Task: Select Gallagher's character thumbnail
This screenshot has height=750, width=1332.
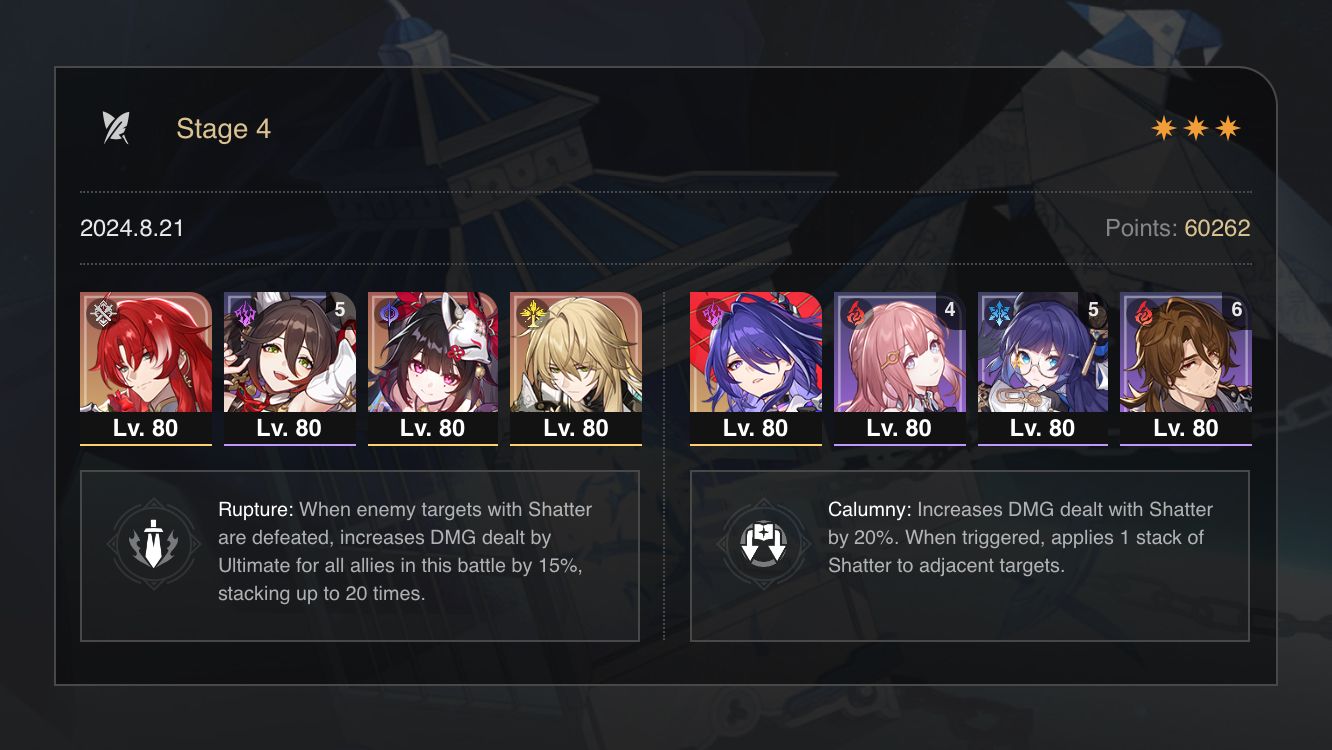Action: (1186, 355)
